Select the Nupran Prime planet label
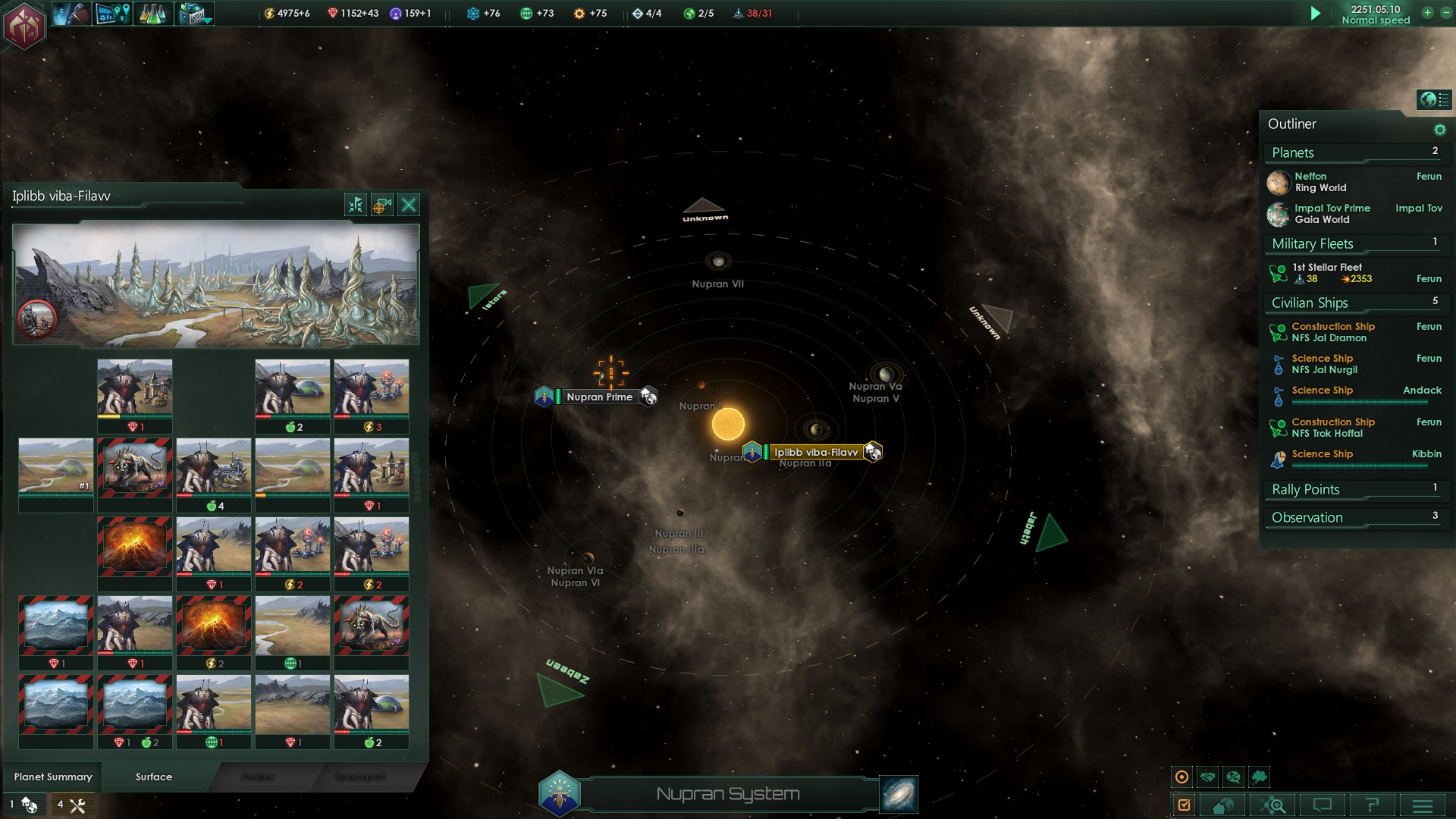1456x819 pixels. coord(599,397)
